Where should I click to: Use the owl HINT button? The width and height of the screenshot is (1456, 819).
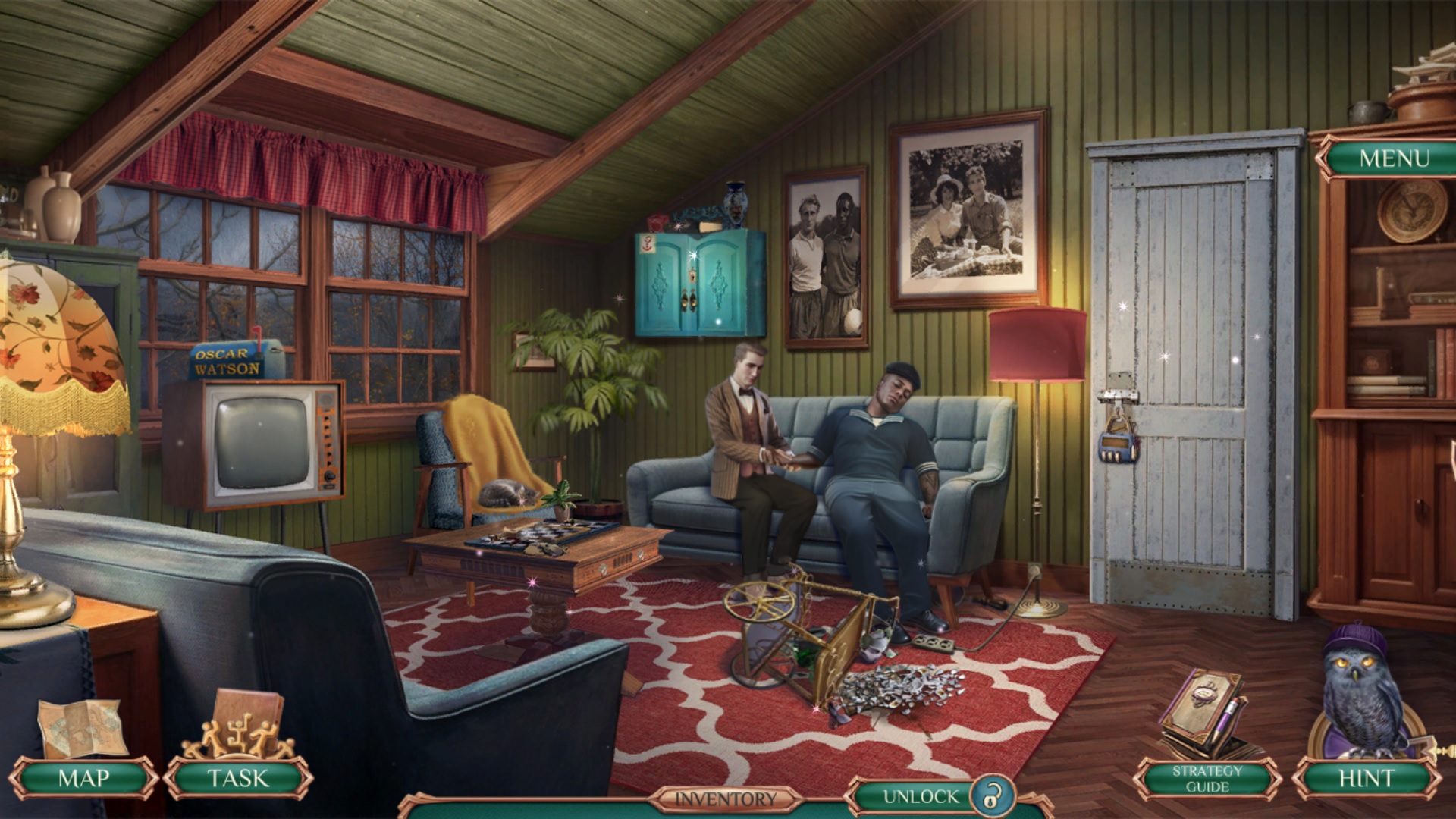point(1366,778)
